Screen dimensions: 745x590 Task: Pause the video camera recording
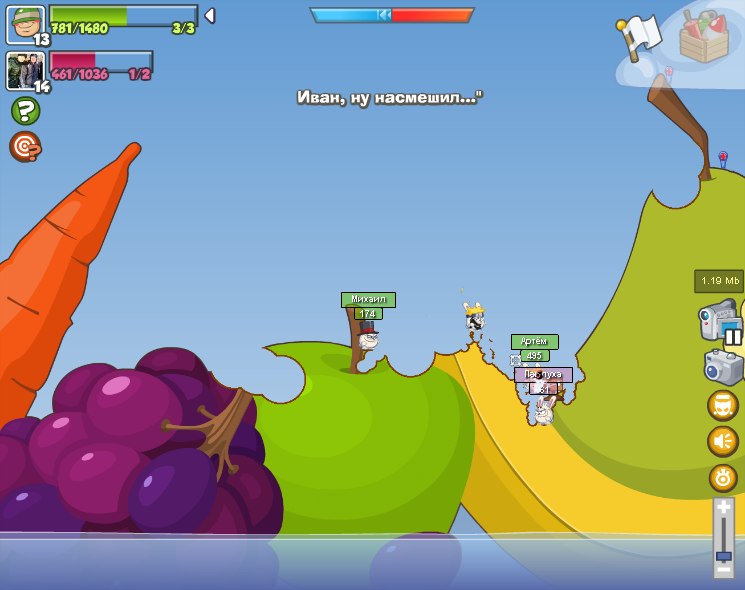tap(733, 337)
